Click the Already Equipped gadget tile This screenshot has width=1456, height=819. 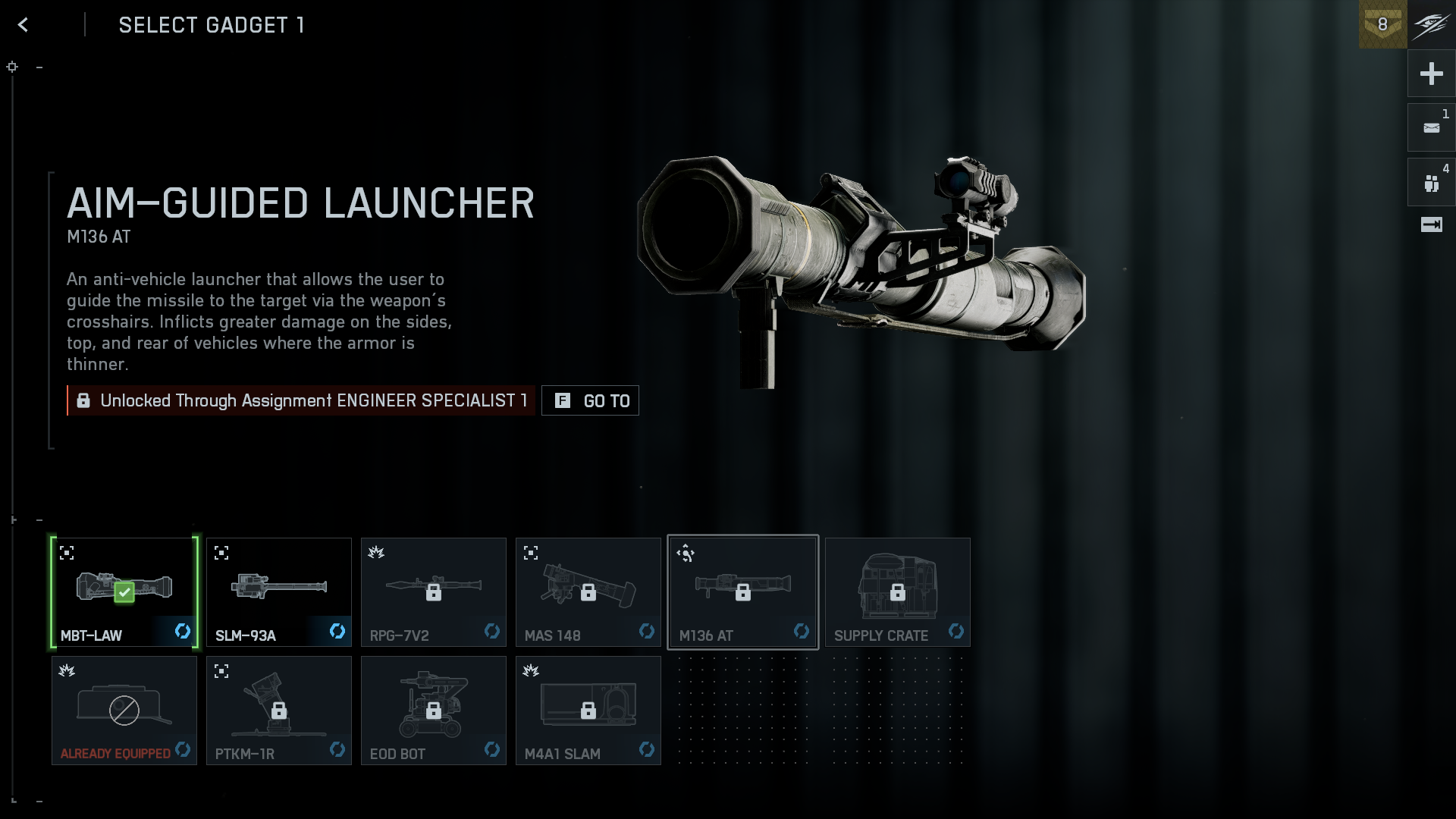[x=124, y=711]
